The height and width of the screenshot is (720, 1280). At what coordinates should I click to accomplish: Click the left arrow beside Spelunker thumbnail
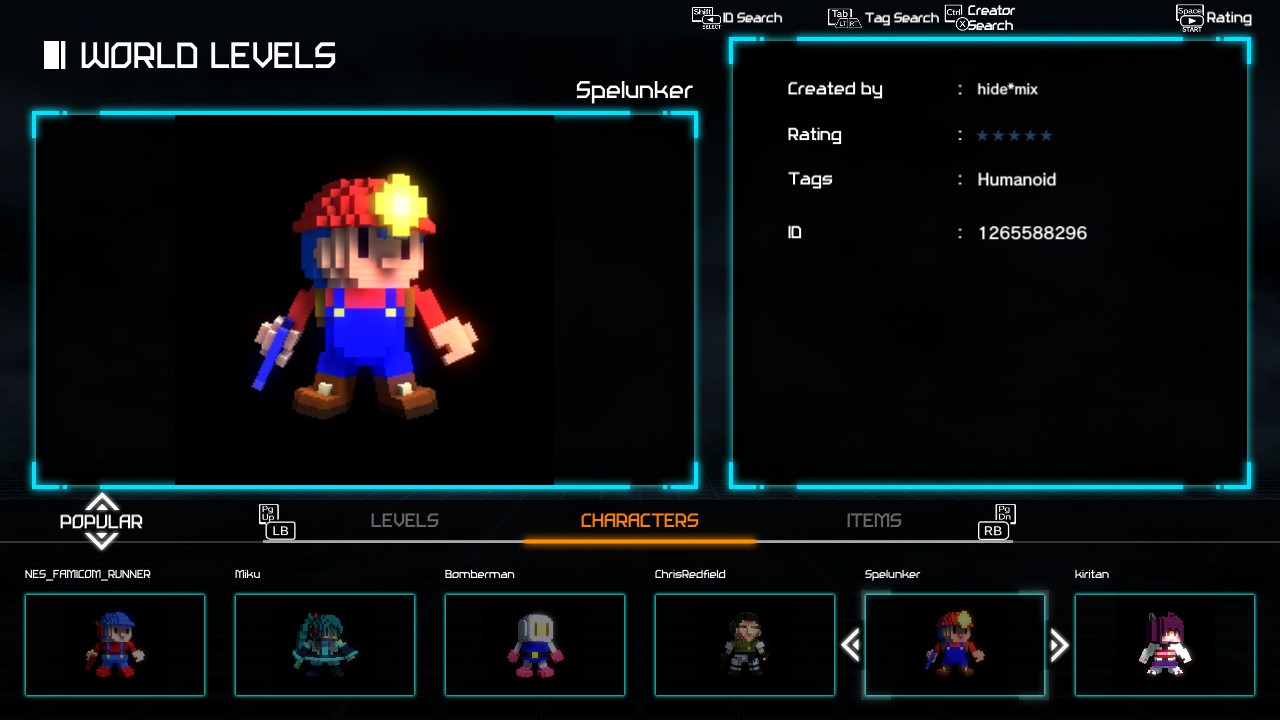tap(851, 645)
